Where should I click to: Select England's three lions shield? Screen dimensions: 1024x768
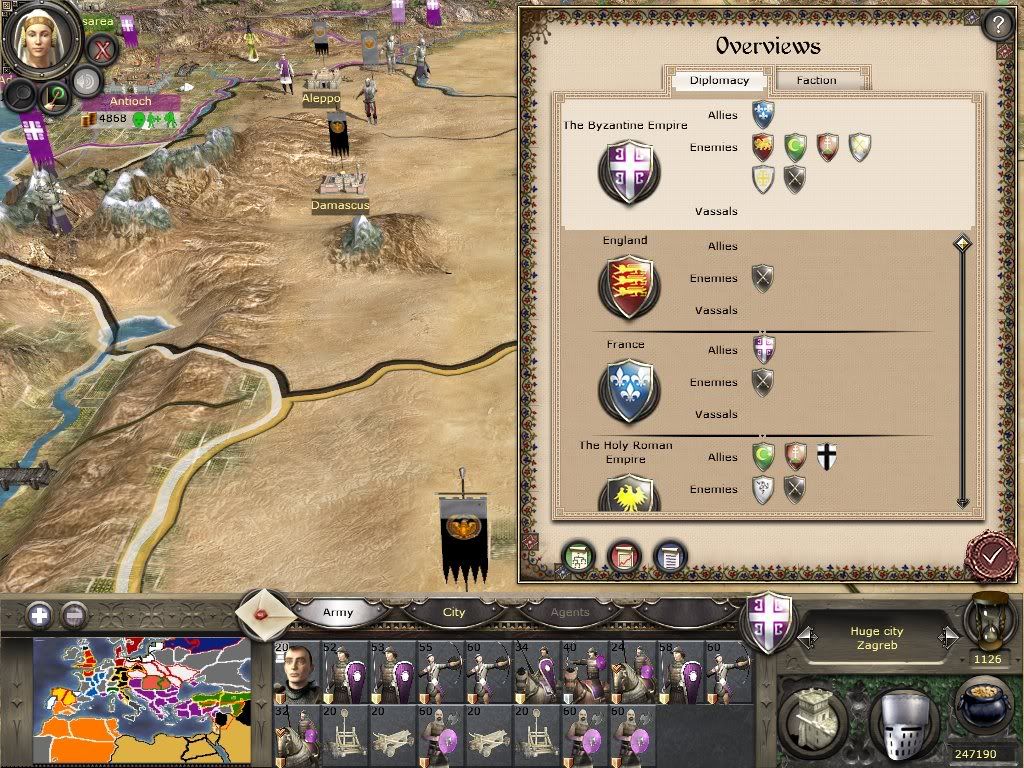(628, 287)
